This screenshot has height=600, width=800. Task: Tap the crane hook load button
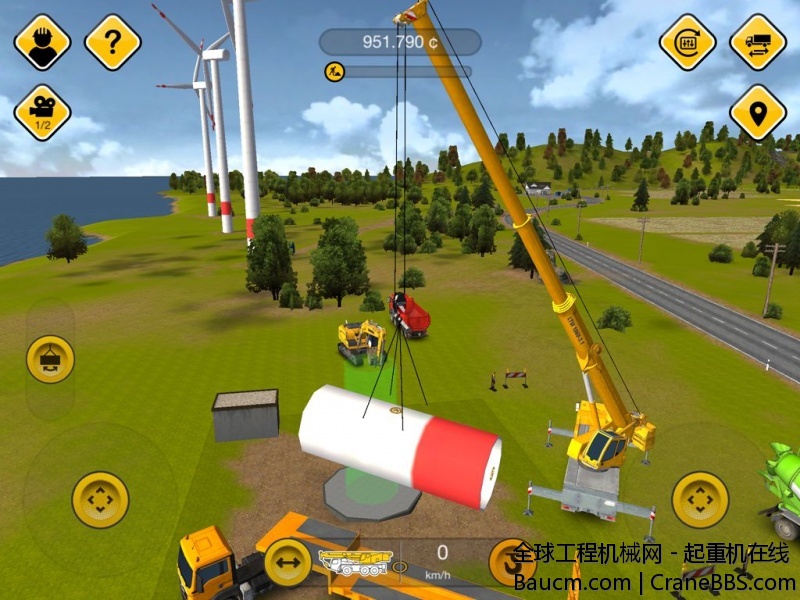pos(50,358)
